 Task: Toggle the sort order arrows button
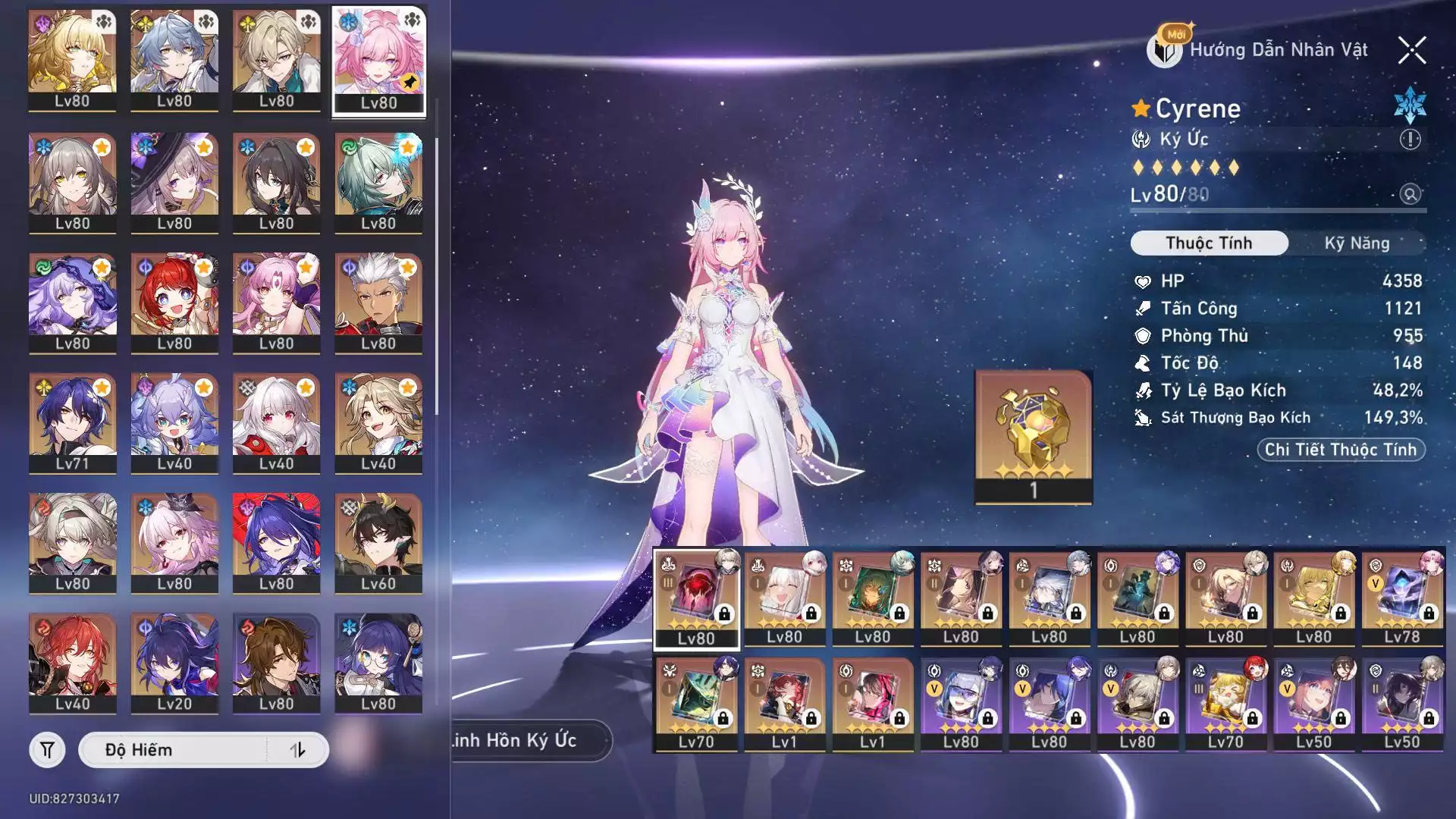coord(297,750)
